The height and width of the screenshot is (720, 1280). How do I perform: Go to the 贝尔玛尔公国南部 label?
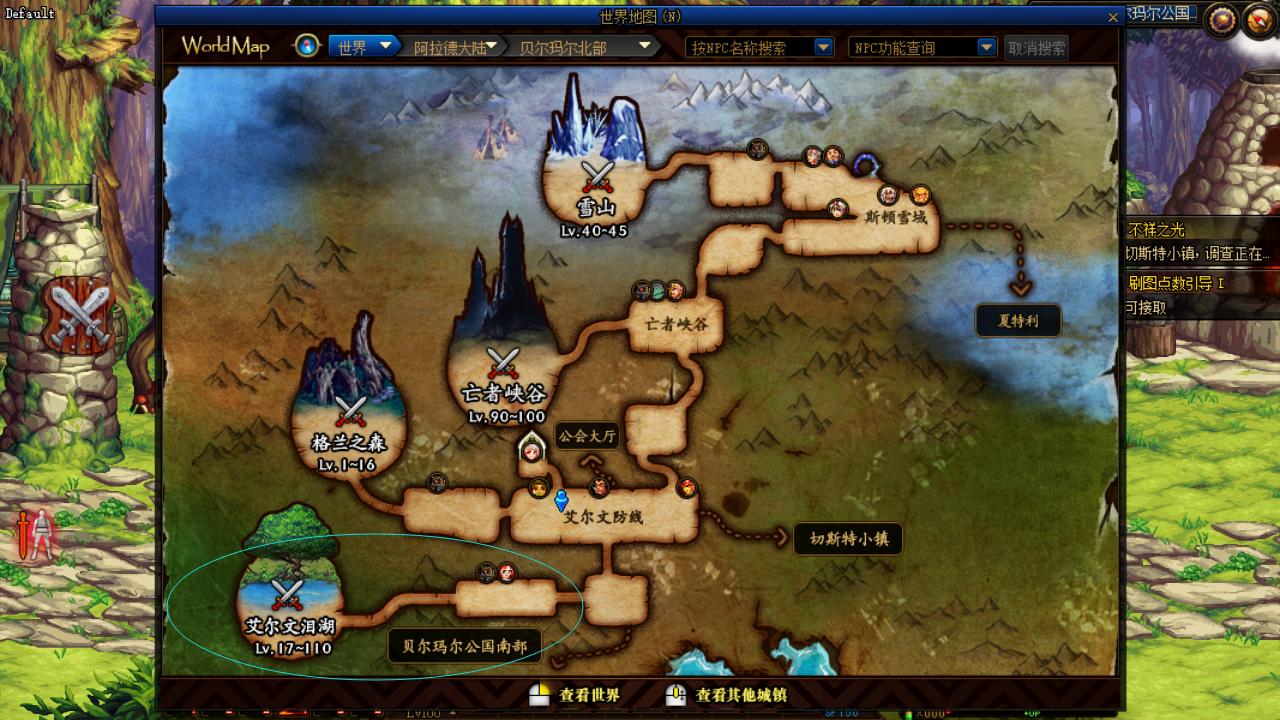pos(464,646)
